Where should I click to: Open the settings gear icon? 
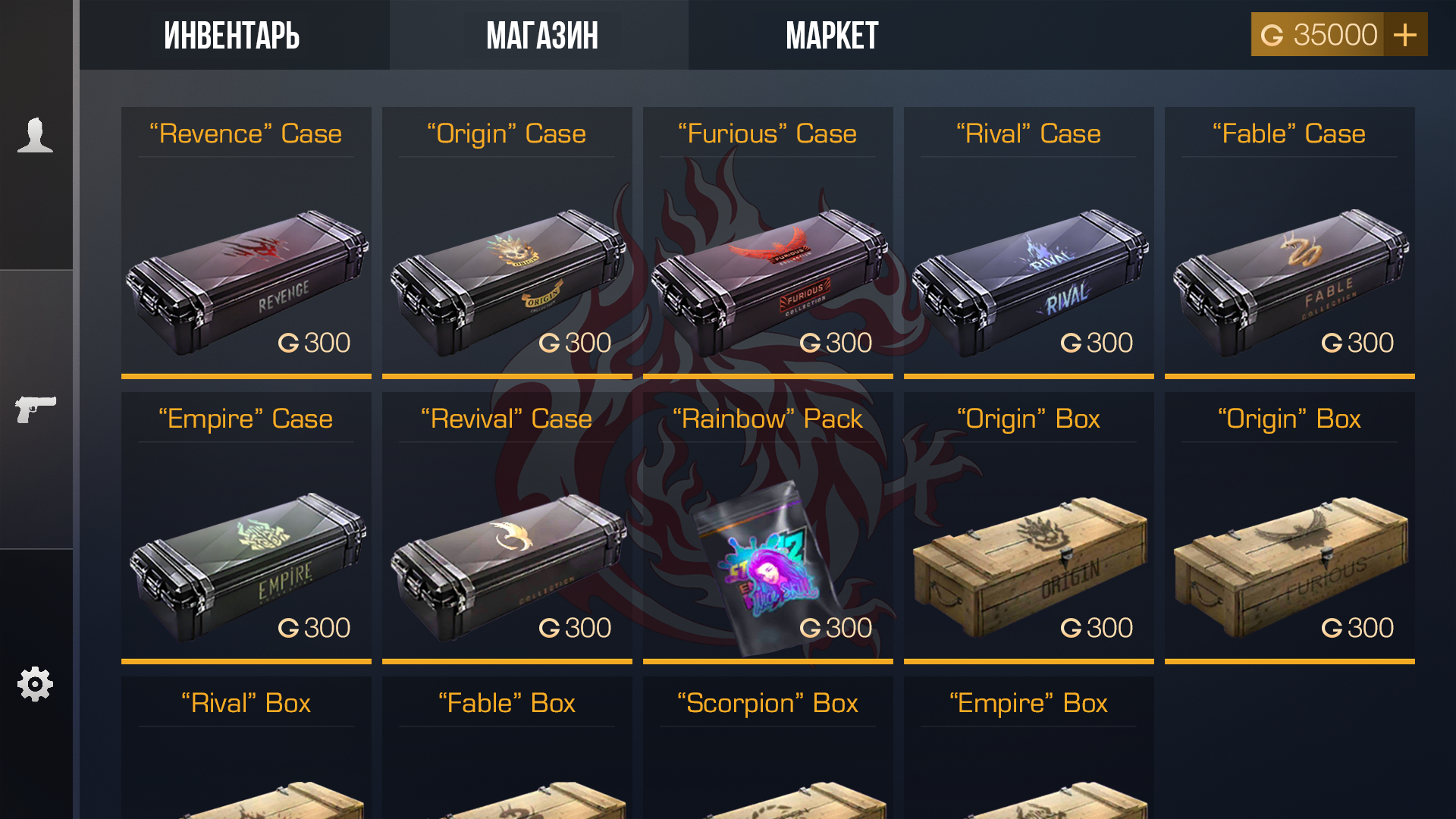click(x=33, y=682)
